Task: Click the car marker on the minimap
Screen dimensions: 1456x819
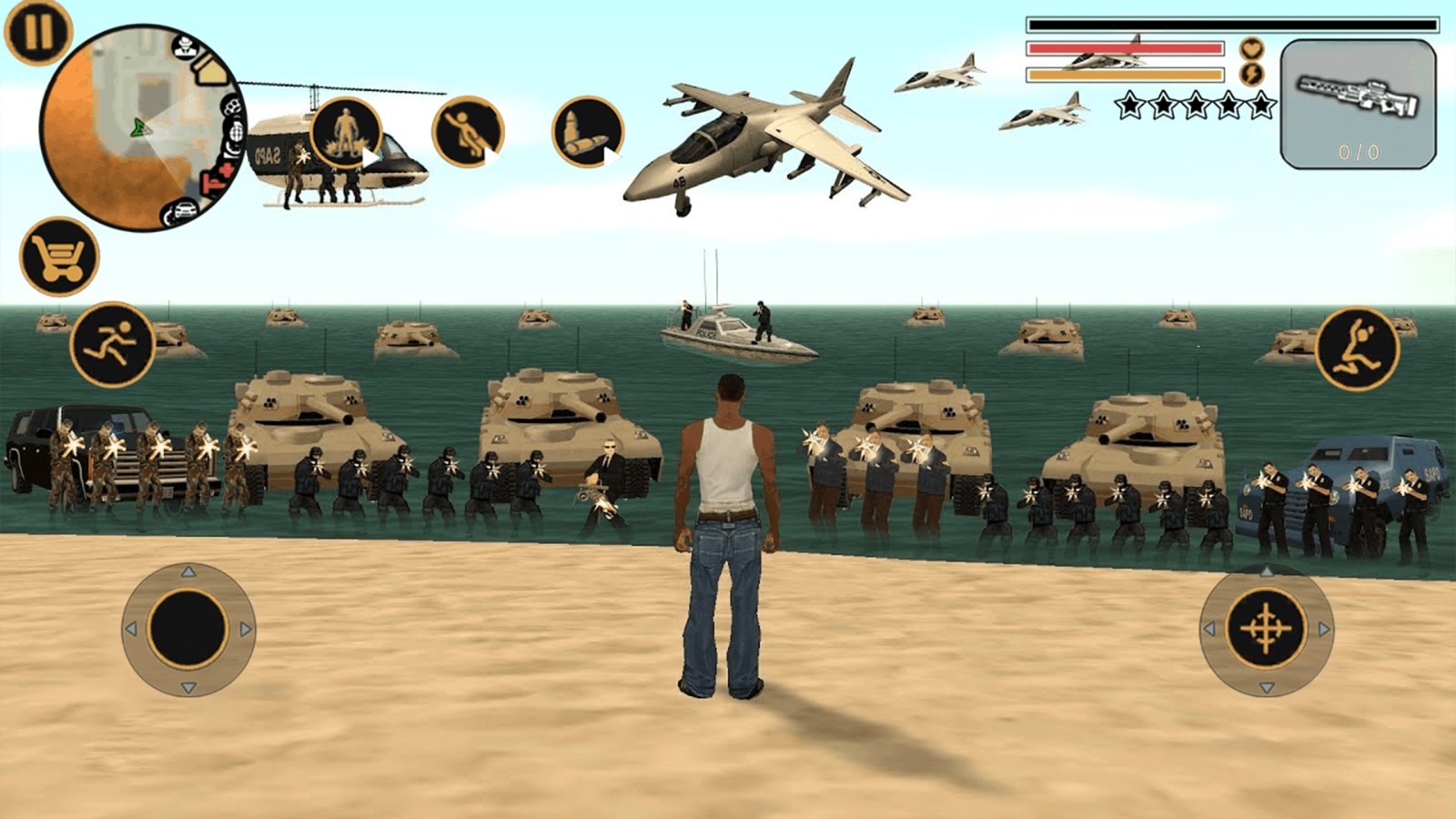Action: coord(183,211)
